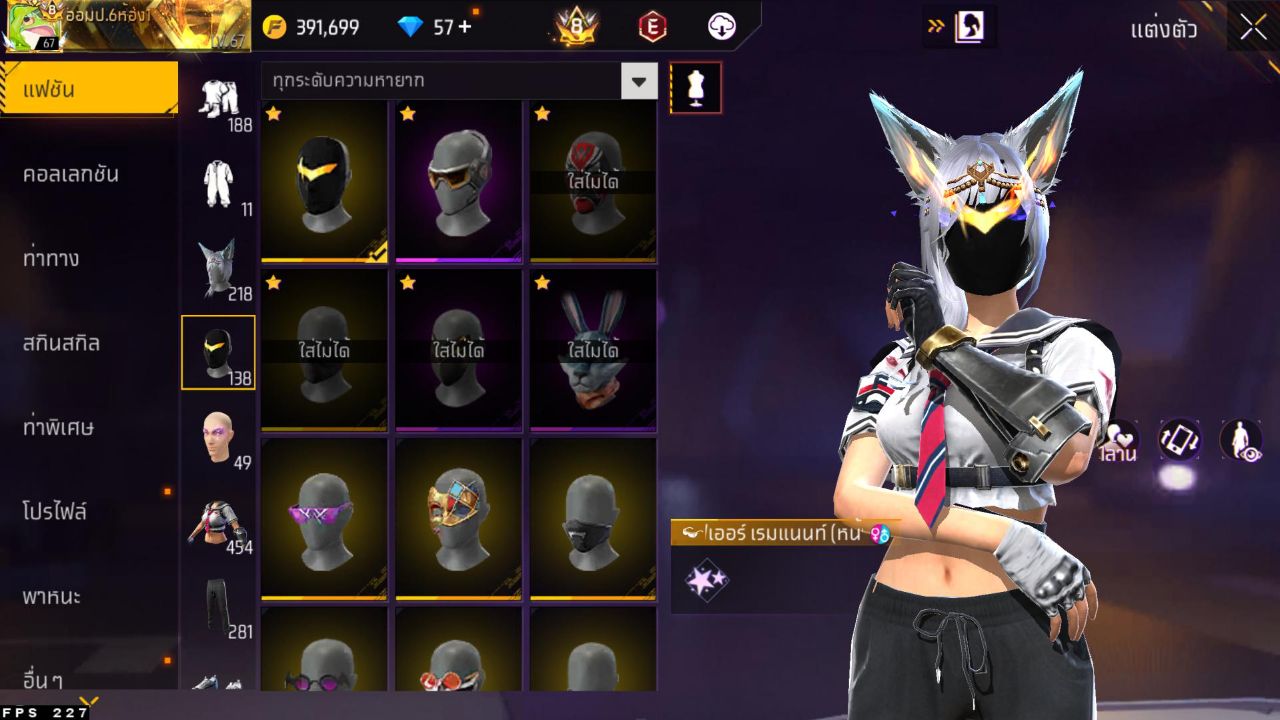The height and width of the screenshot is (720, 1280).
Task: Open the rarity filter dropdown
Action: coord(640,81)
